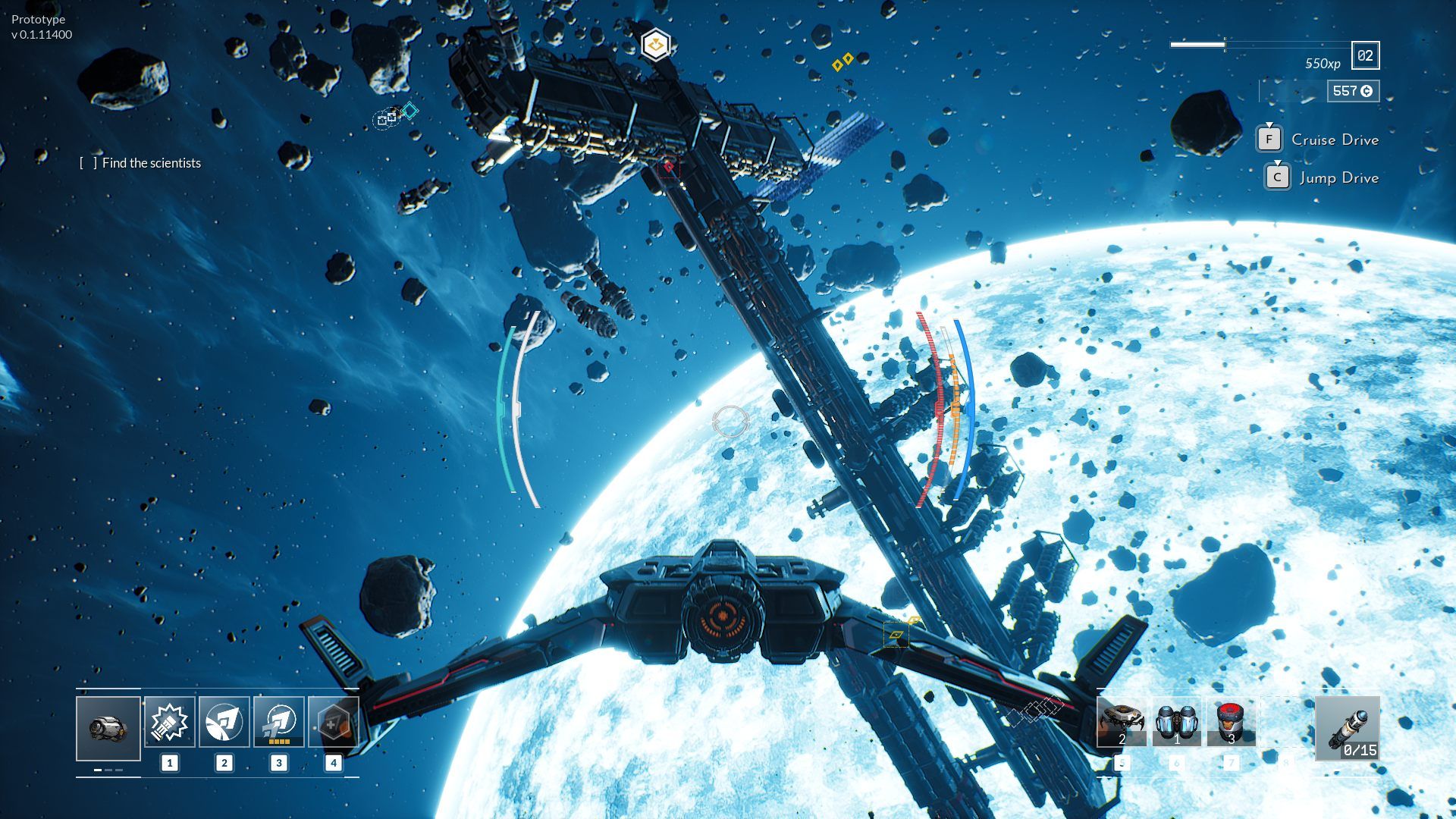The height and width of the screenshot is (819, 1456).
Task: Select the primary weapon cannon slot
Action: click(108, 728)
